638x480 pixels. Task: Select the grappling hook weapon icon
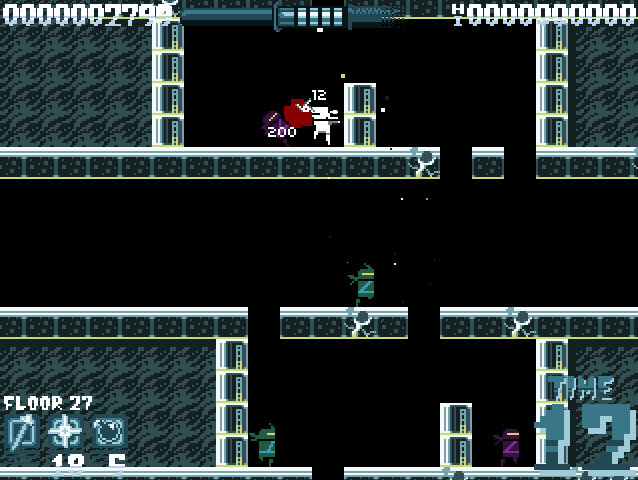22,432
